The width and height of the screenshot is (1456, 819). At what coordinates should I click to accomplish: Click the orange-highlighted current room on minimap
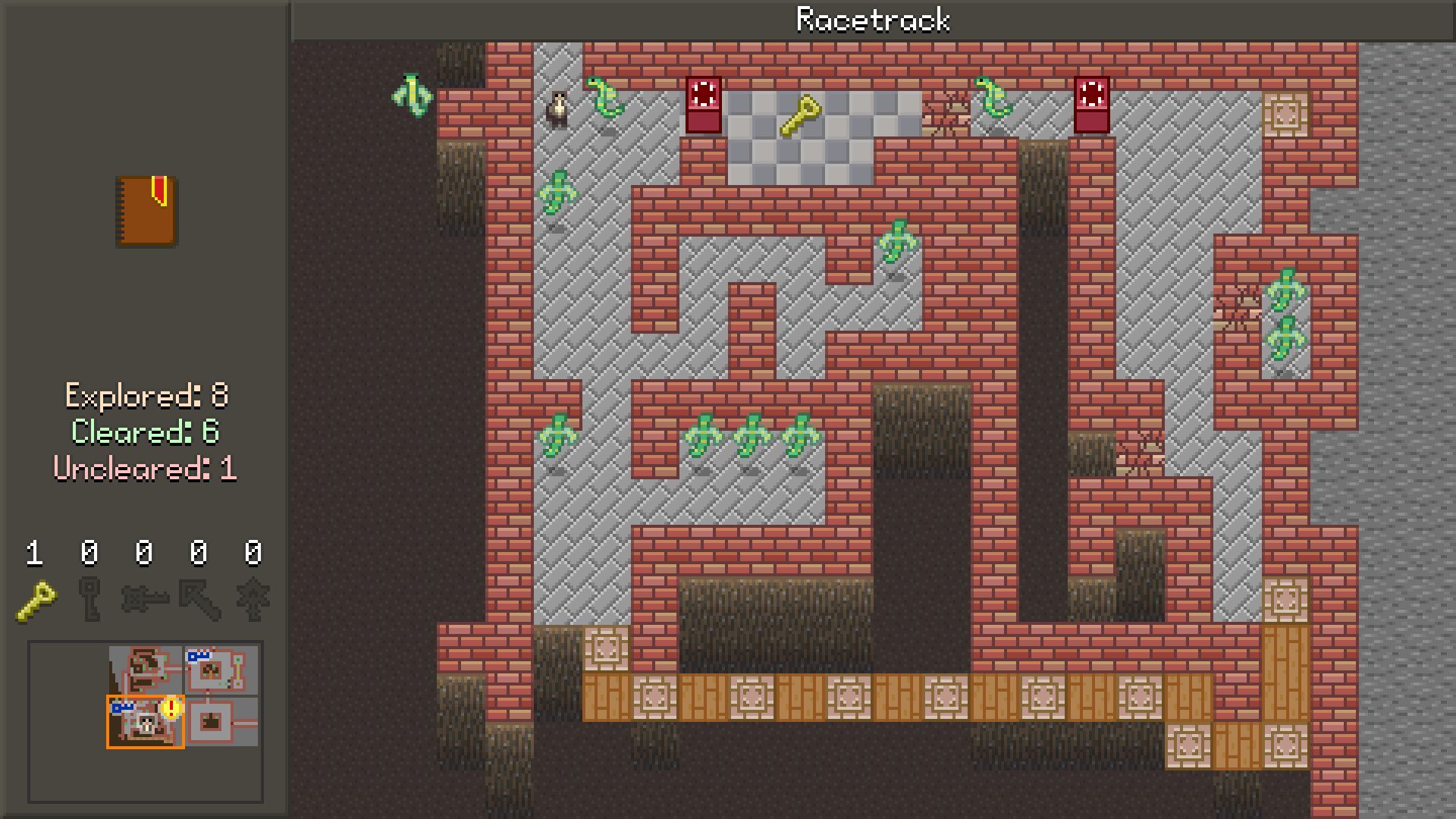(144, 723)
